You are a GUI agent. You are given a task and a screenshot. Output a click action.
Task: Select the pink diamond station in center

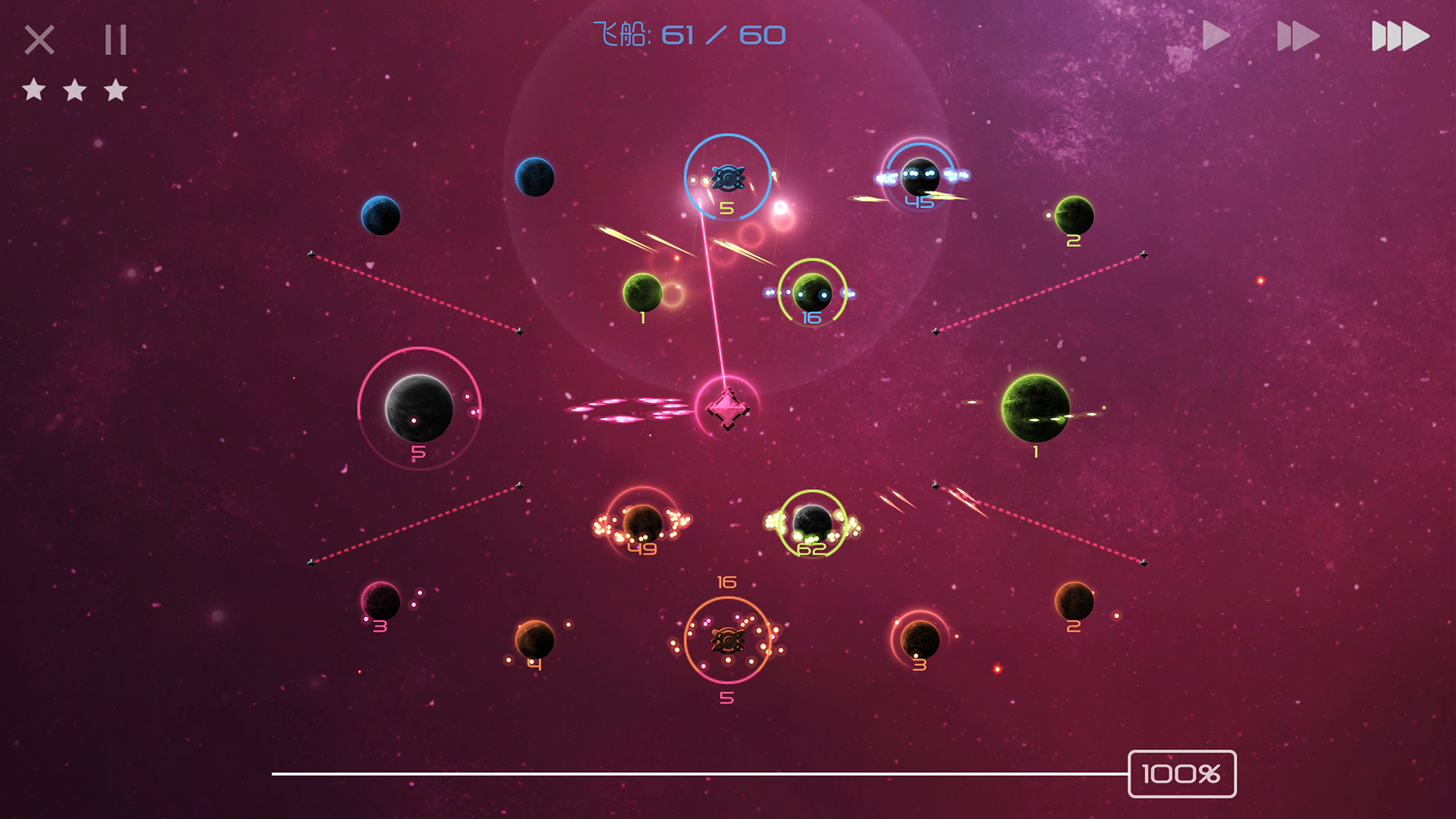[727, 409]
